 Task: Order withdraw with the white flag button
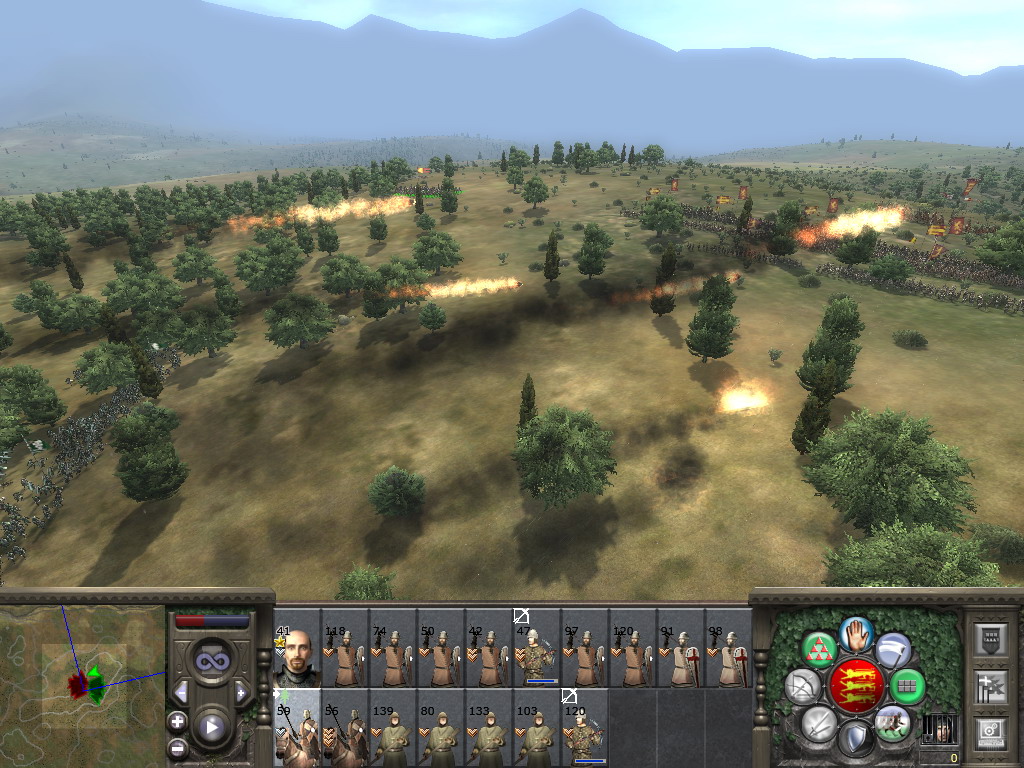click(893, 650)
